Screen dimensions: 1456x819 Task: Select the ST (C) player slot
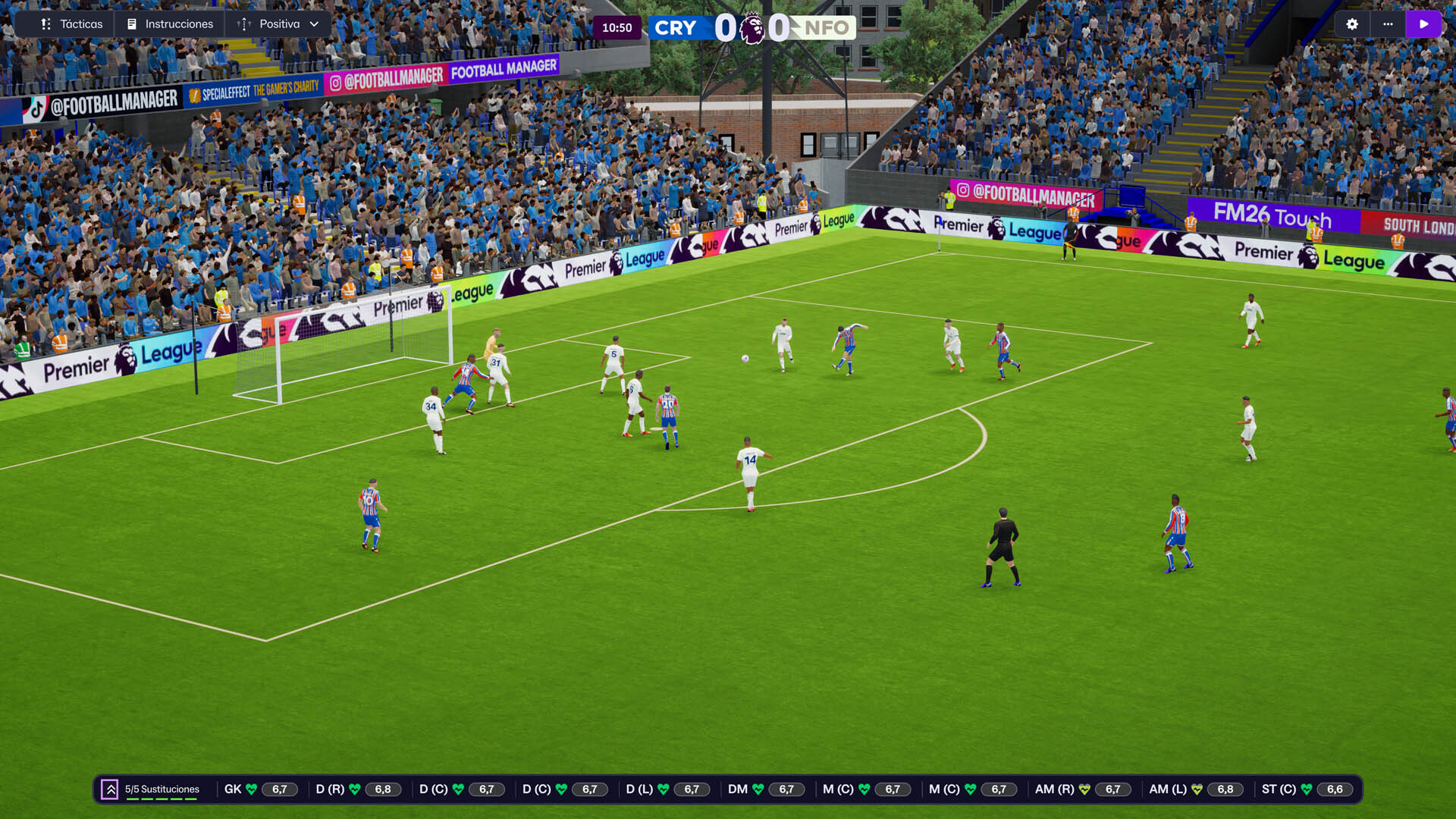1301,789
